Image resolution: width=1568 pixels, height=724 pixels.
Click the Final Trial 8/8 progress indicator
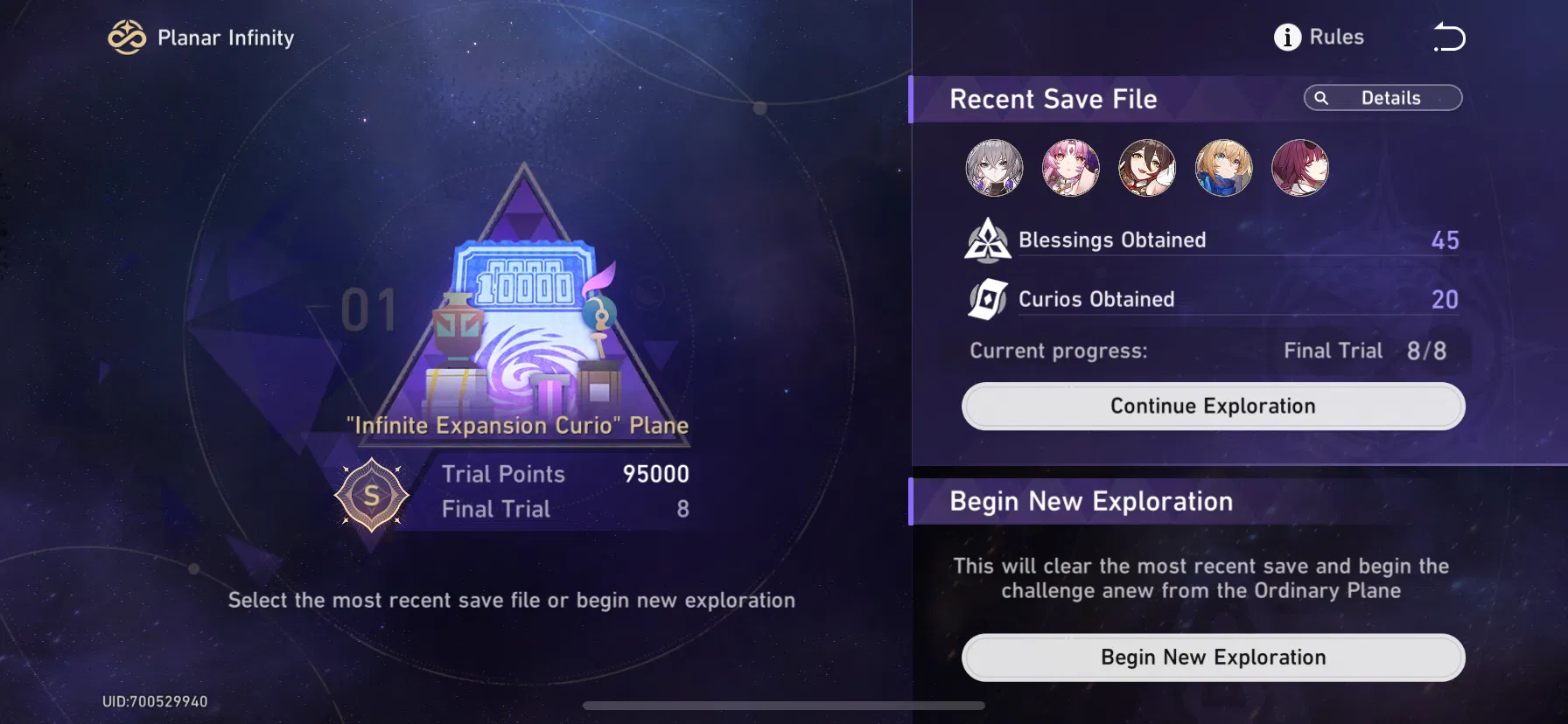tap(1364, 350)
